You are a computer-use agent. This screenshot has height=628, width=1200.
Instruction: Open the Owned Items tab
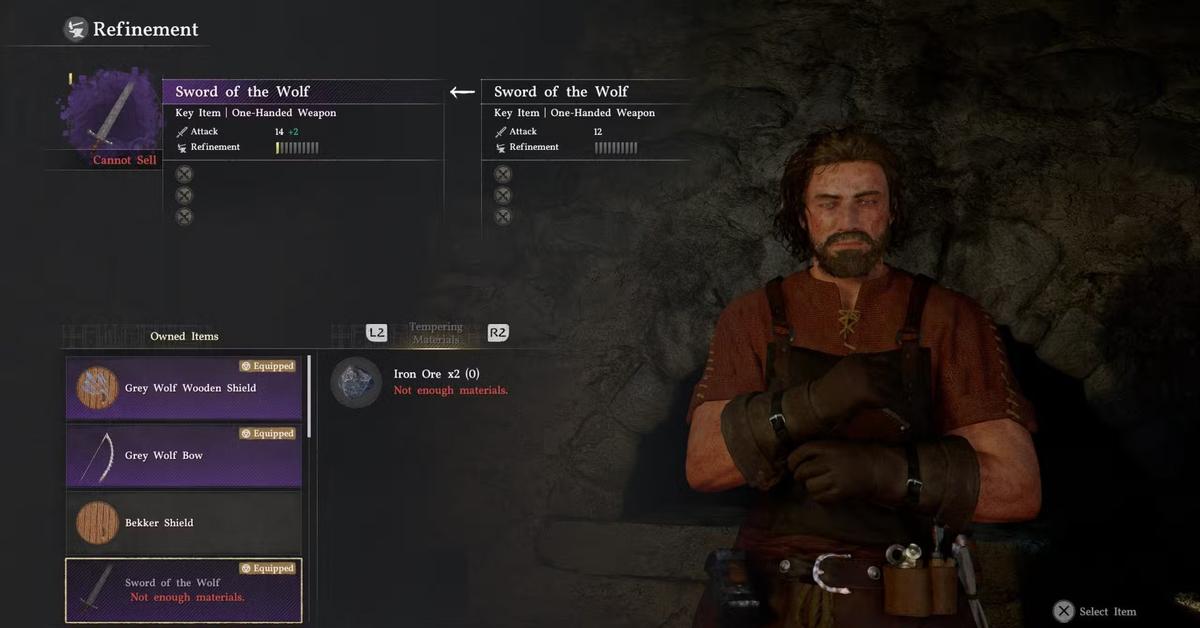[184, 336]
